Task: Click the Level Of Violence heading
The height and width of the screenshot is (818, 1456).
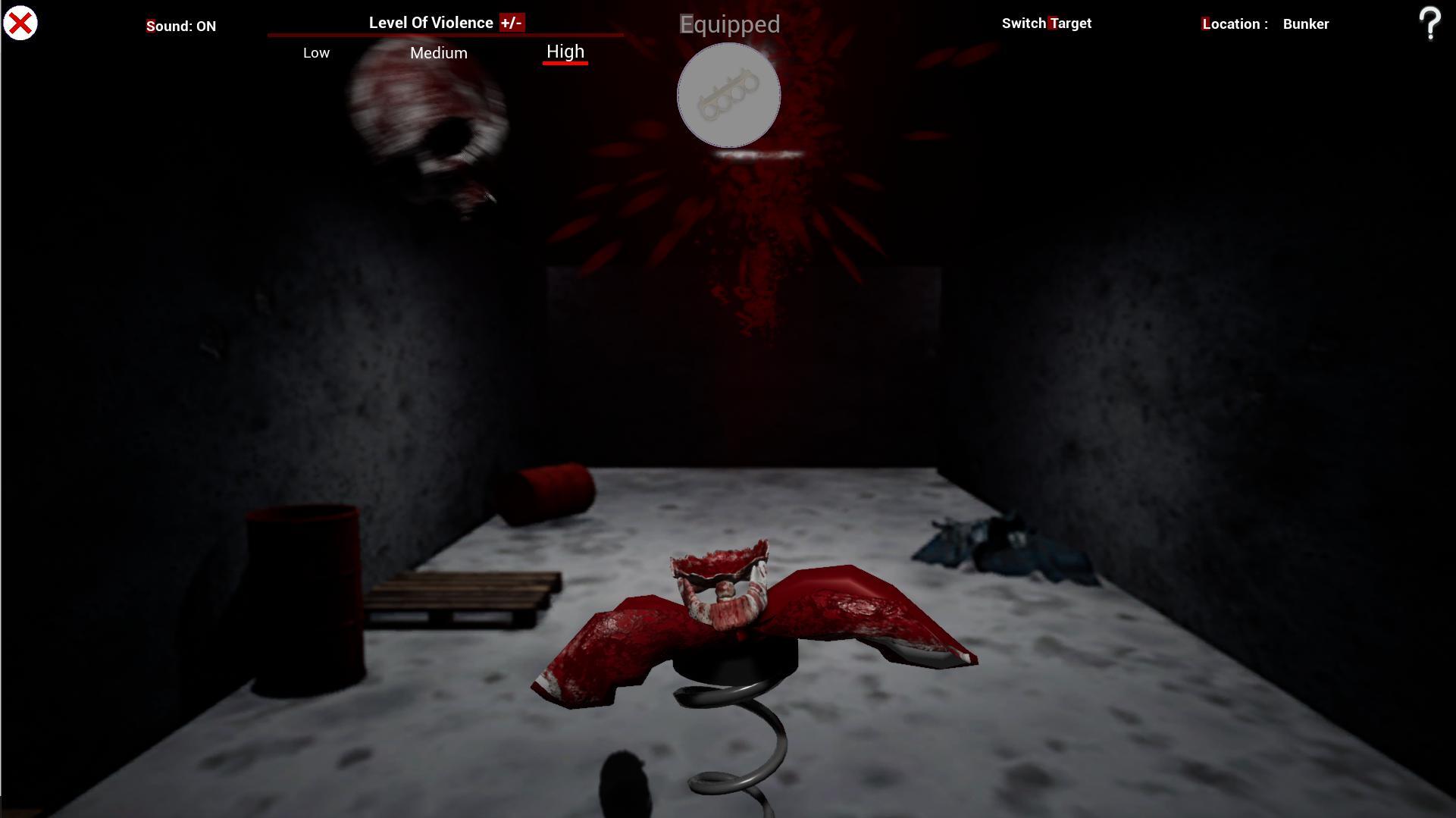Action: (x=430, y=22)
